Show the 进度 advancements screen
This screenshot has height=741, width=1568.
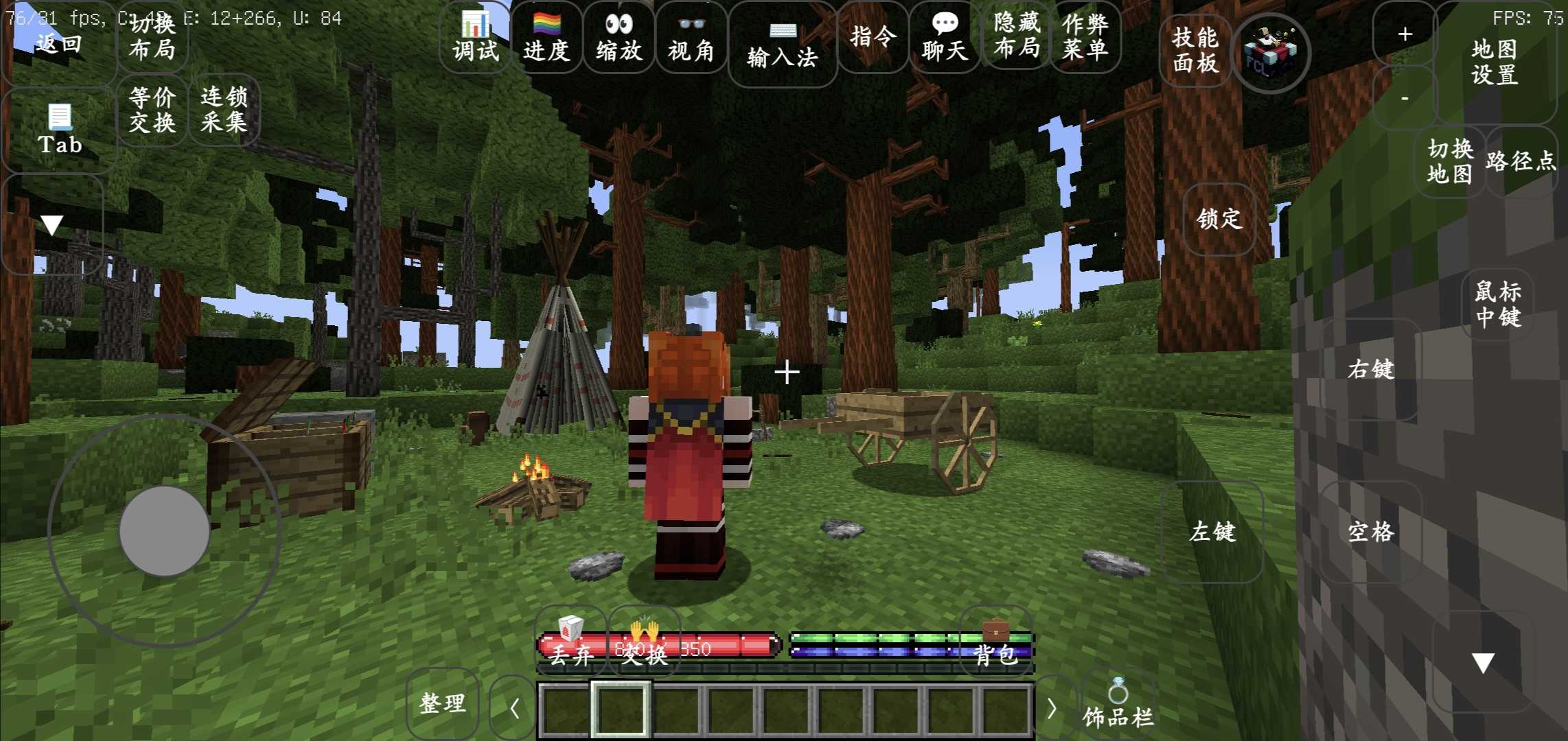[546, 38]
